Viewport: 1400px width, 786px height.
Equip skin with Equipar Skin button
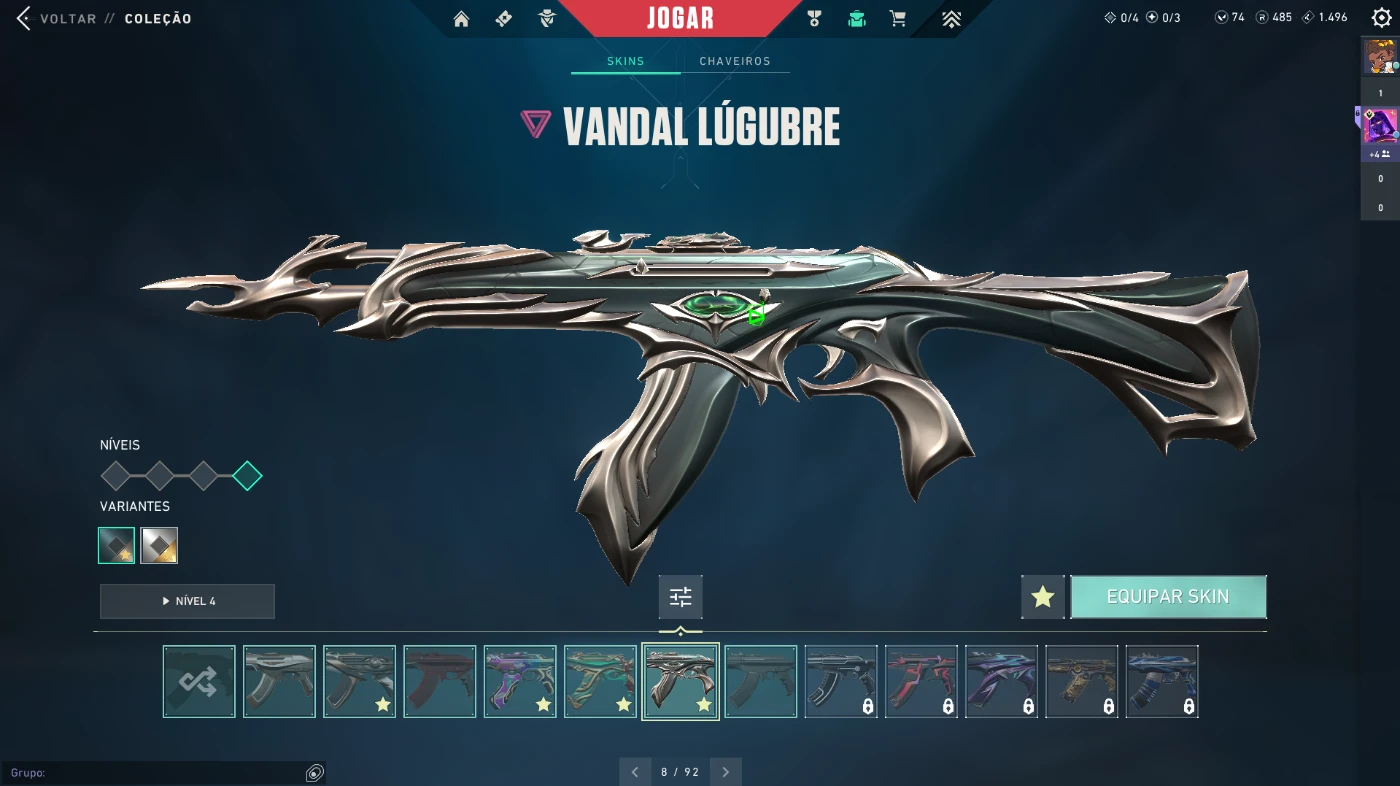[1168, 597]
